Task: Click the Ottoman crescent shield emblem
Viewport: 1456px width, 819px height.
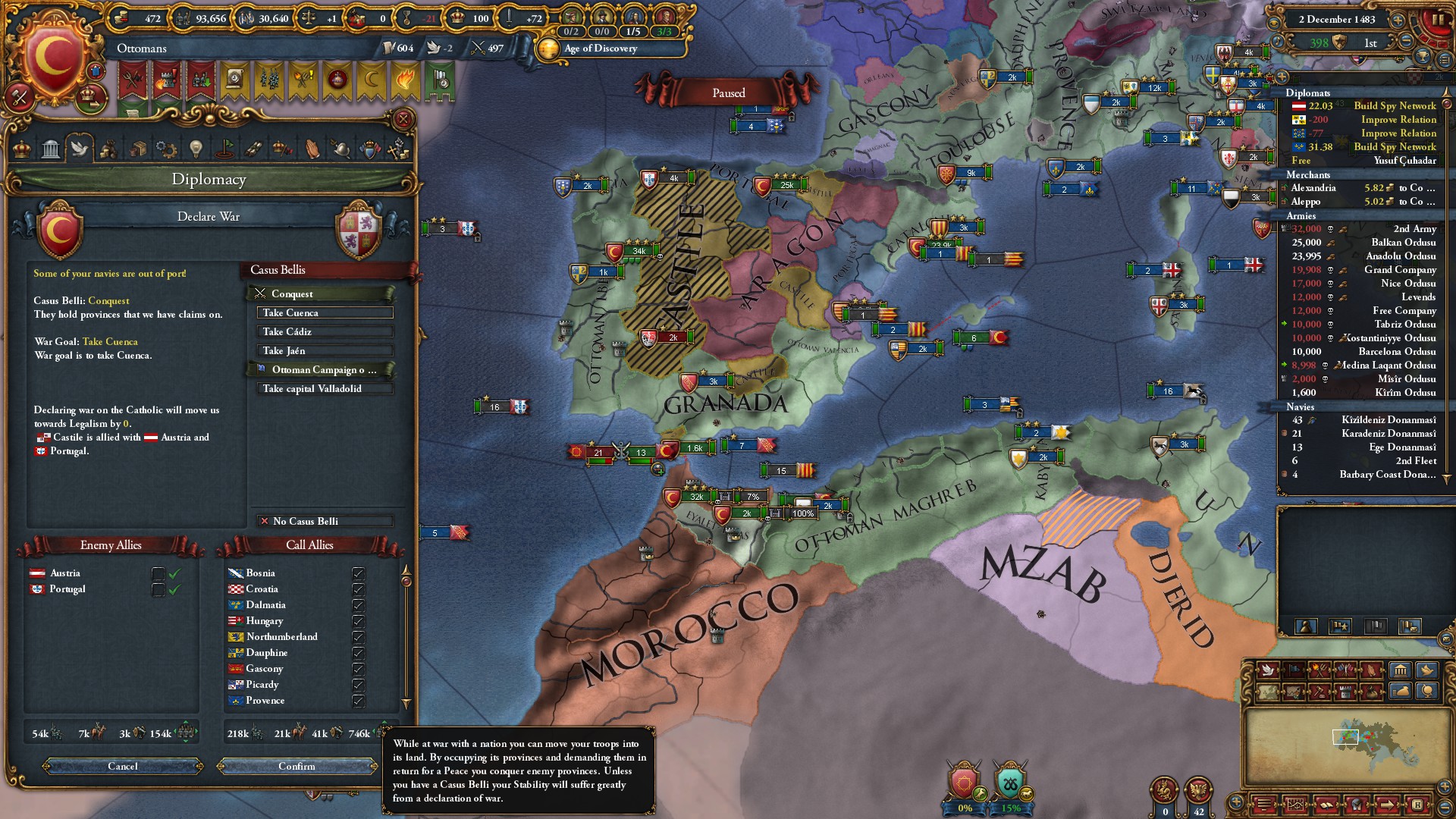Action: 55,57
